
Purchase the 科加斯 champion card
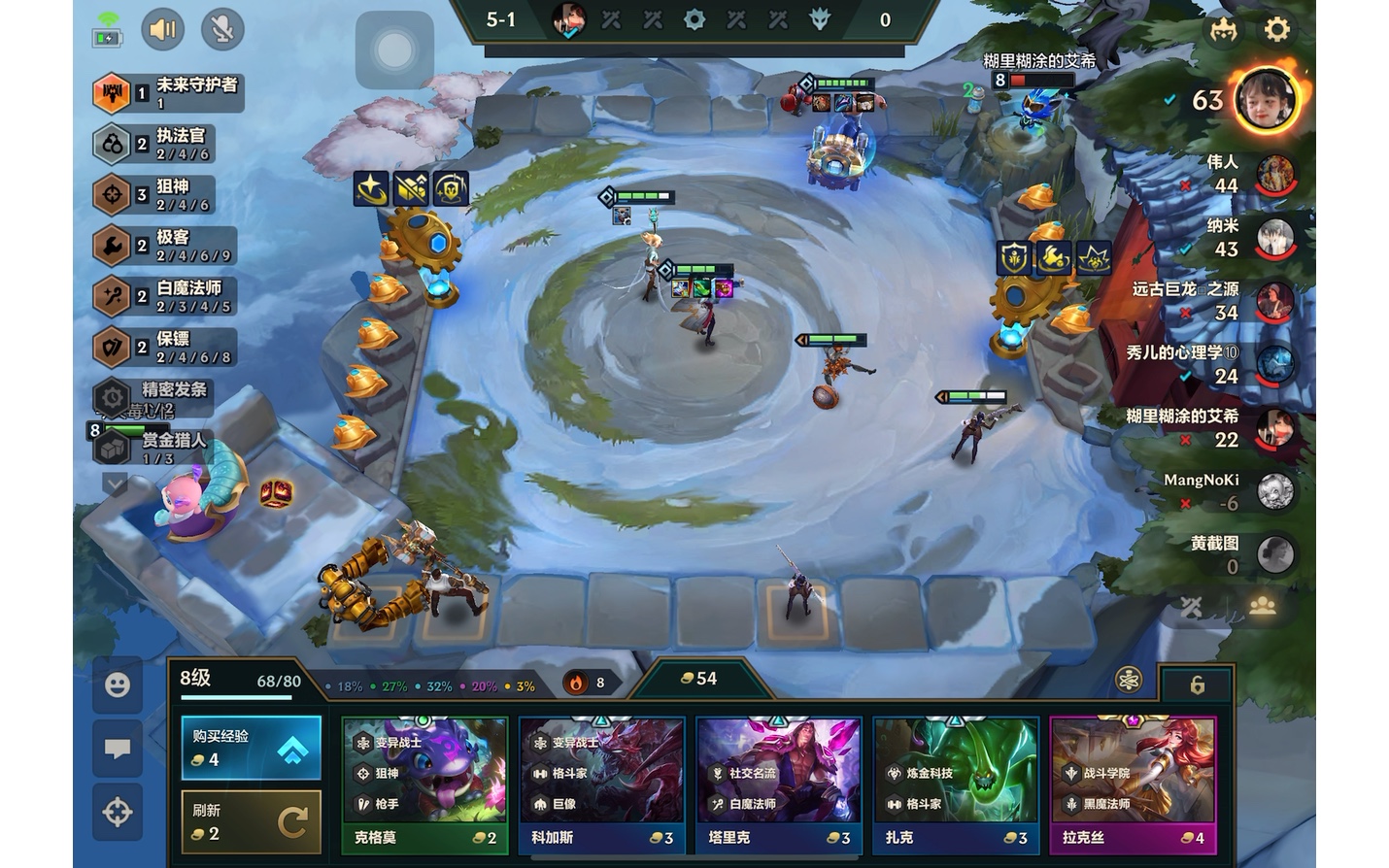[601, 785]
